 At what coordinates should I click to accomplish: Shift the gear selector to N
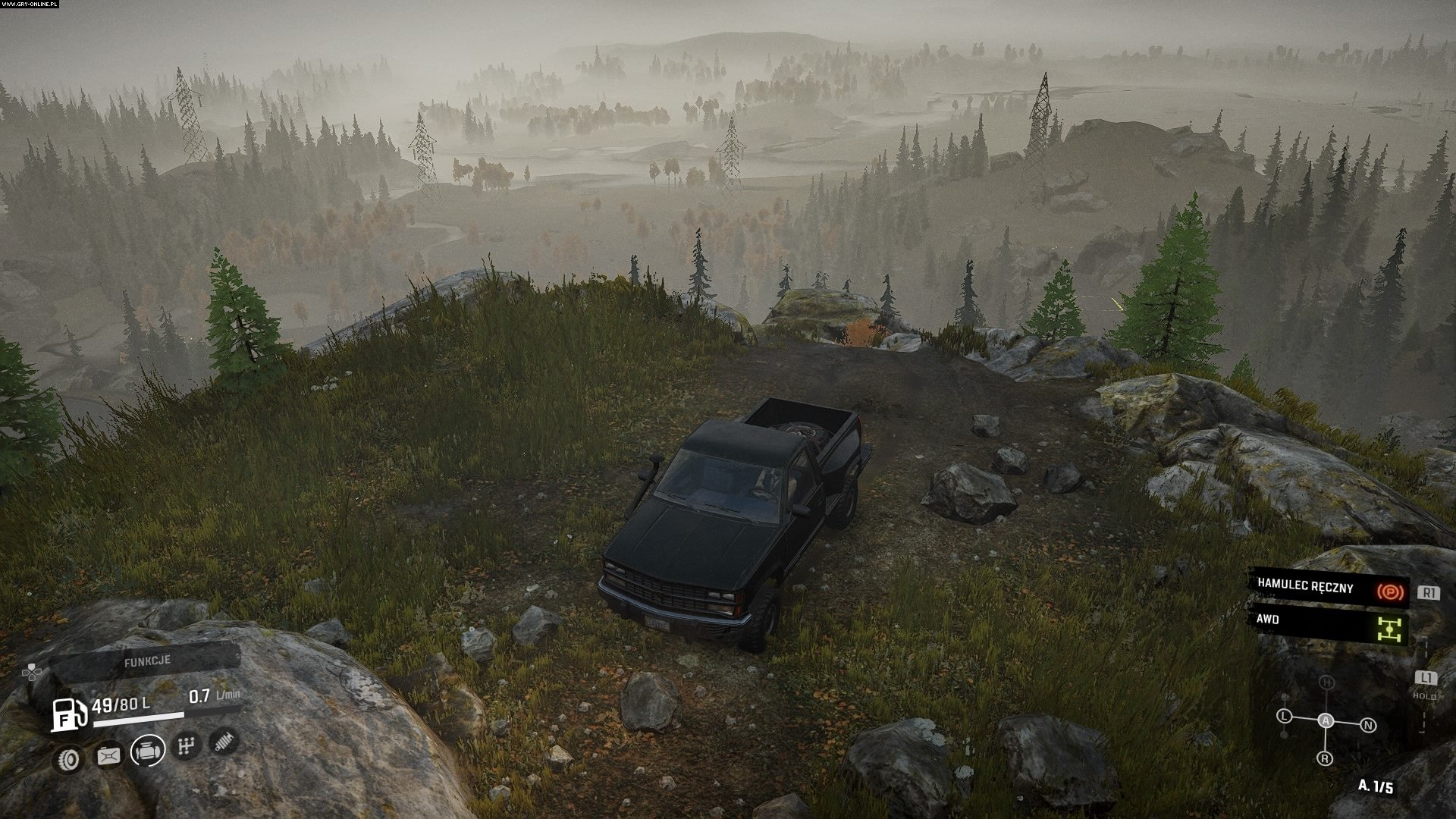coord(1368,726)
